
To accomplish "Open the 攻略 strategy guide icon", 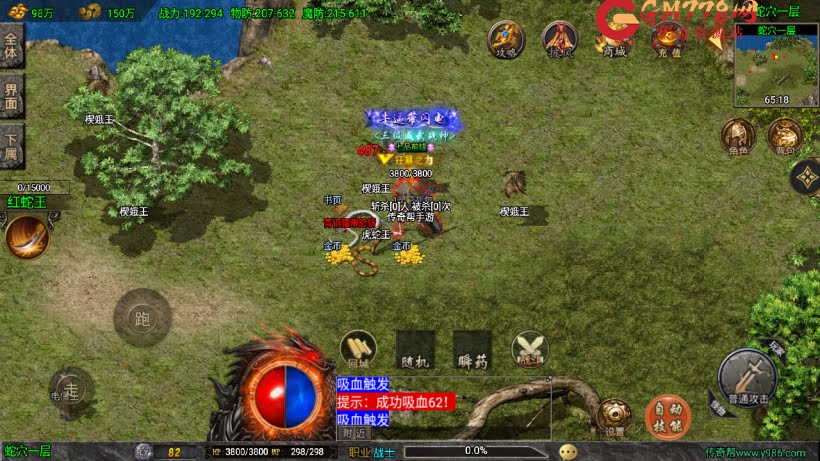I will (506, 38).
